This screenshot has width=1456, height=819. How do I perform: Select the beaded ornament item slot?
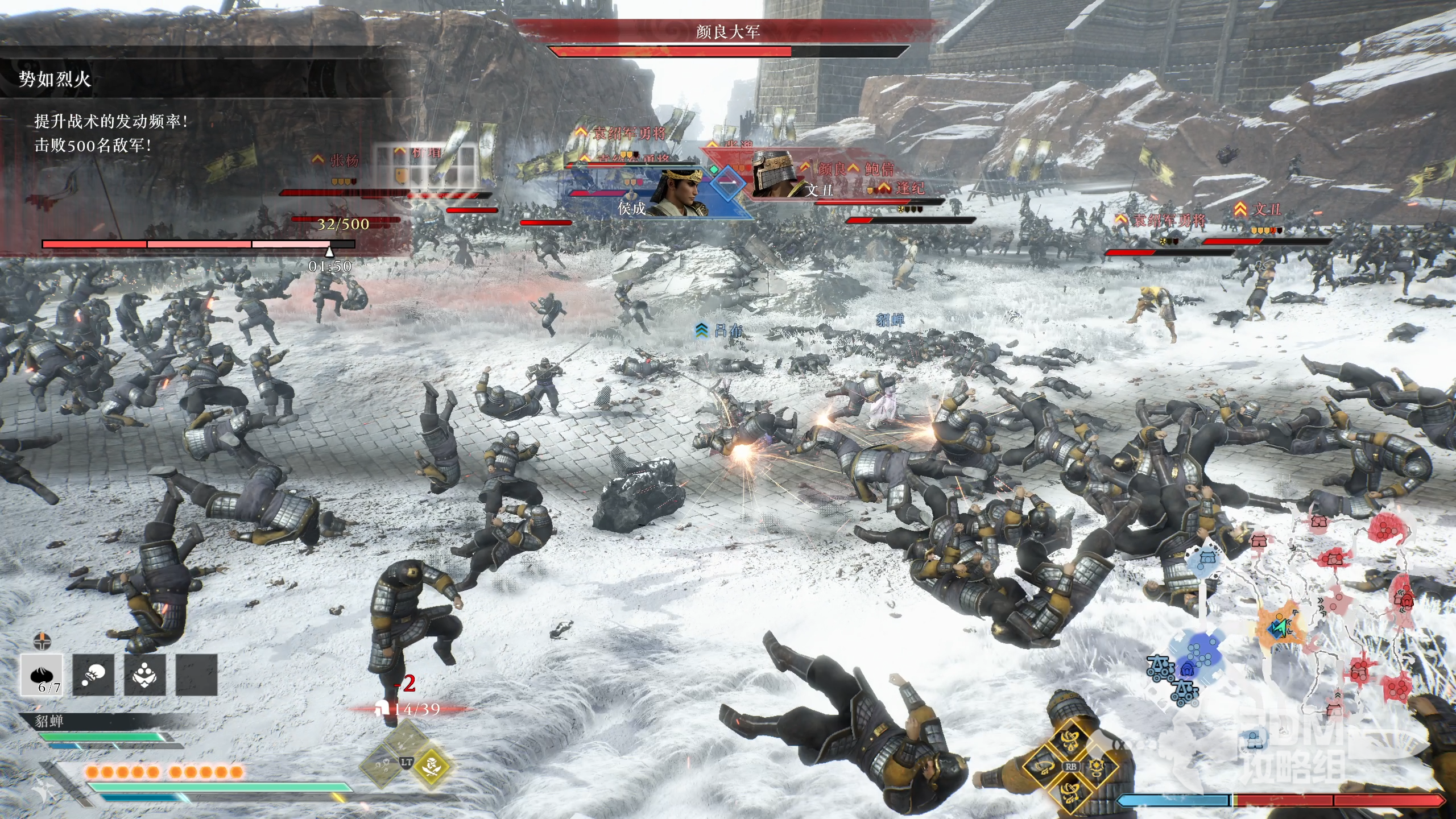pos(144,675)
